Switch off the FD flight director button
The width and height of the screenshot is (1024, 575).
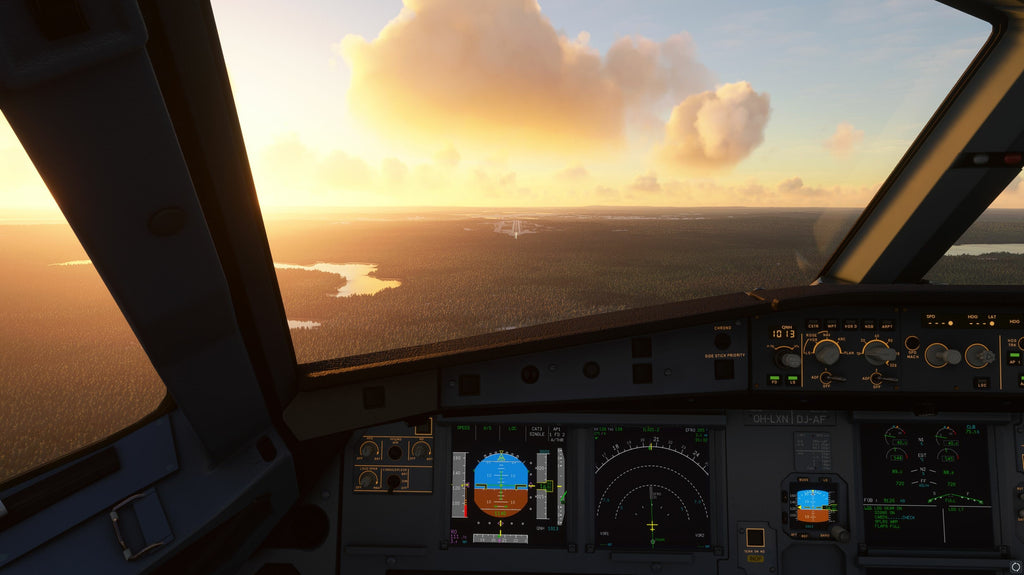775,380
